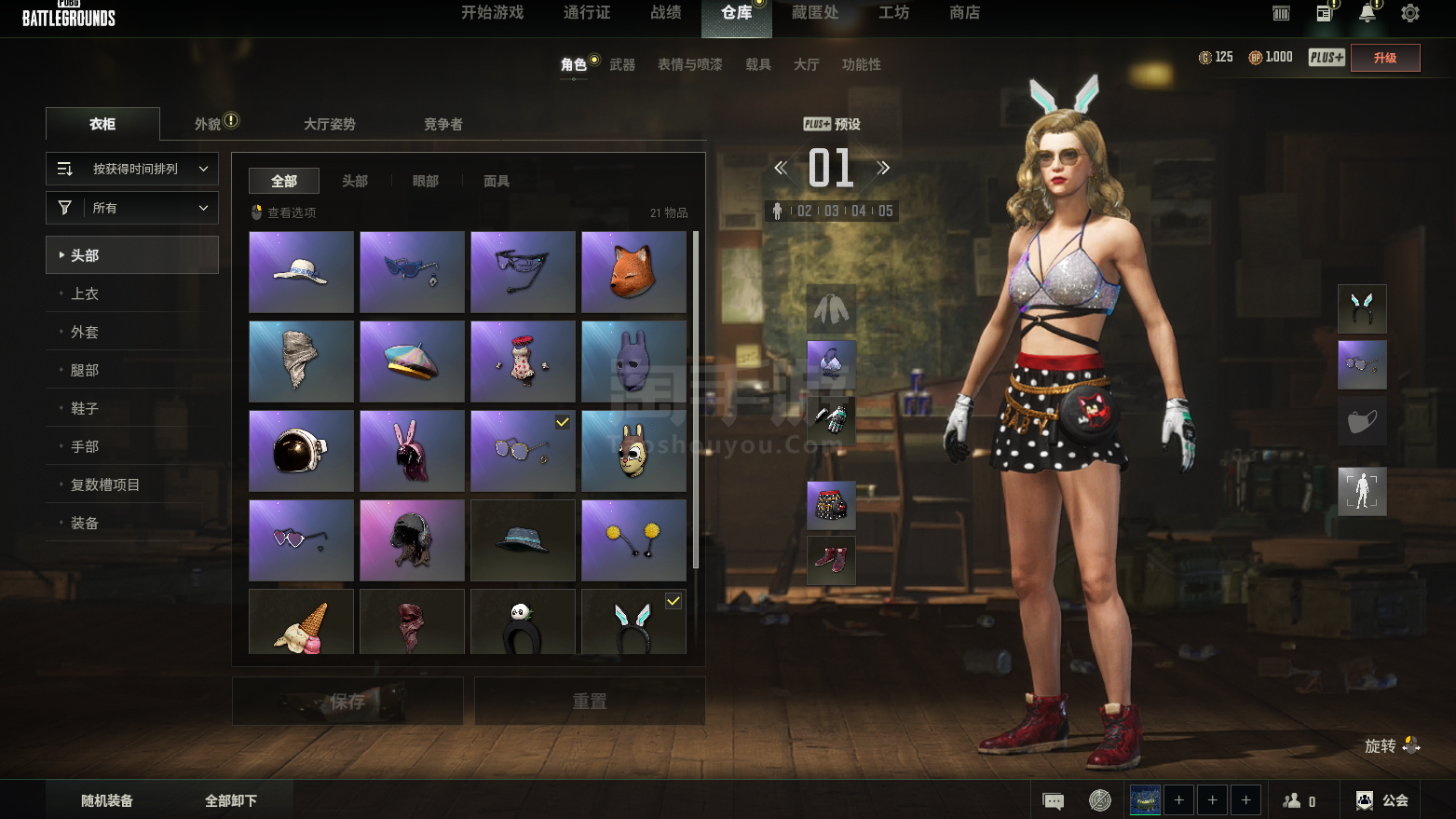Viewport: 1456px width, 819px height.
Task: Open the 大厅姿势 tab
Action: (330, 124)
